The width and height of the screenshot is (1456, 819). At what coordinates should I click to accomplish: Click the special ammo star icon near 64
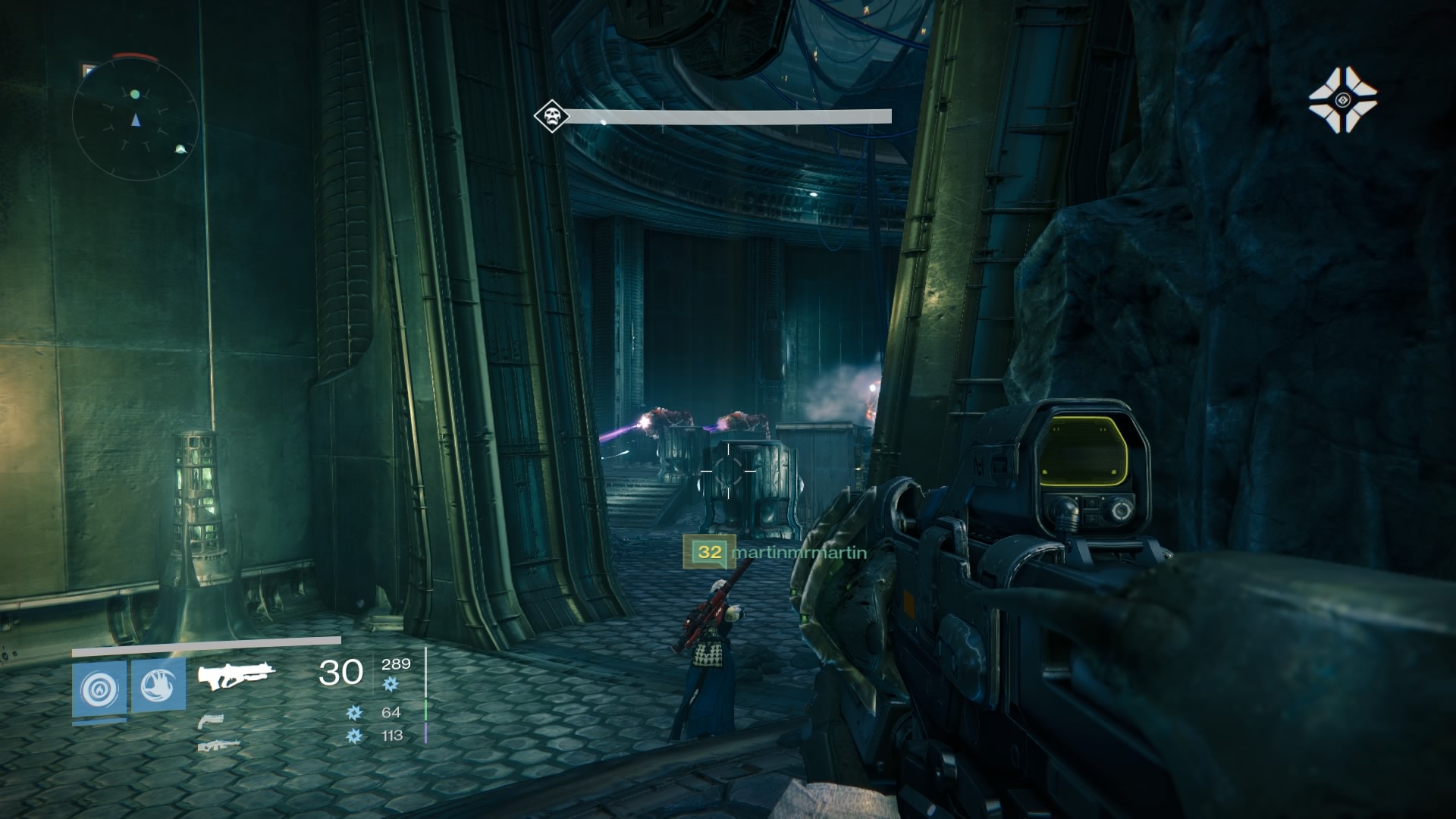tap(355, 714)
